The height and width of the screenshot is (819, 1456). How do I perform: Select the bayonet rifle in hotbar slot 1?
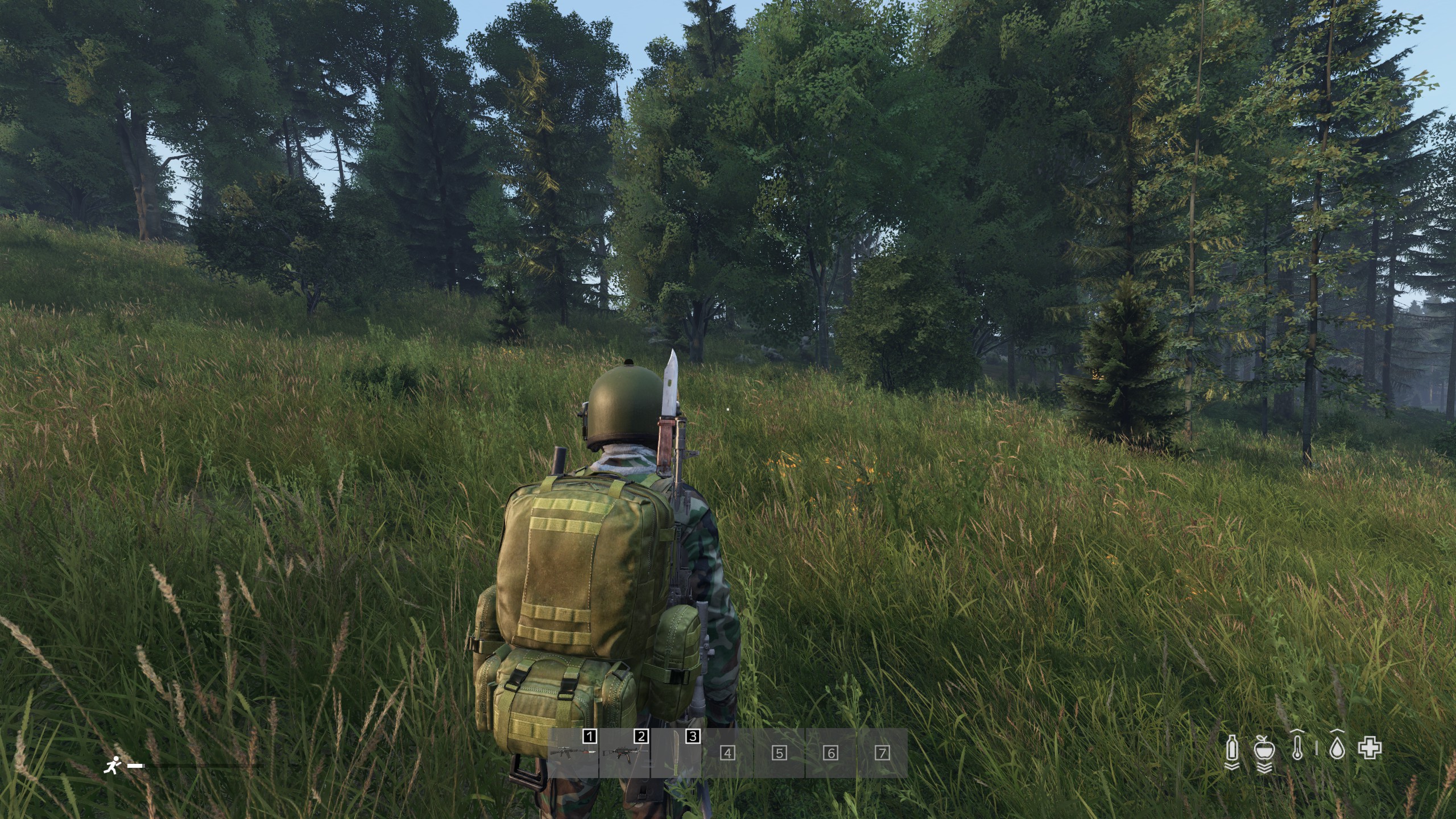pos(573,753)
